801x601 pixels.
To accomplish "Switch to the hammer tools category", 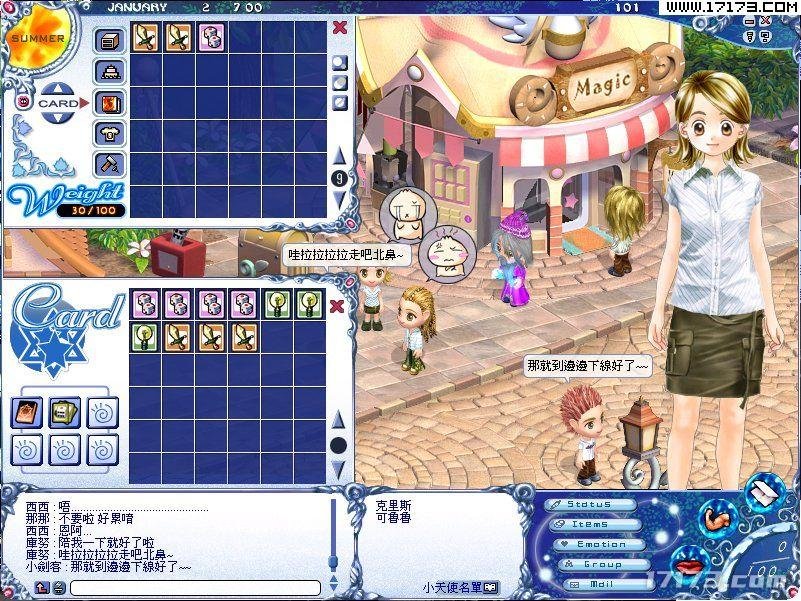I will [108, 164].
